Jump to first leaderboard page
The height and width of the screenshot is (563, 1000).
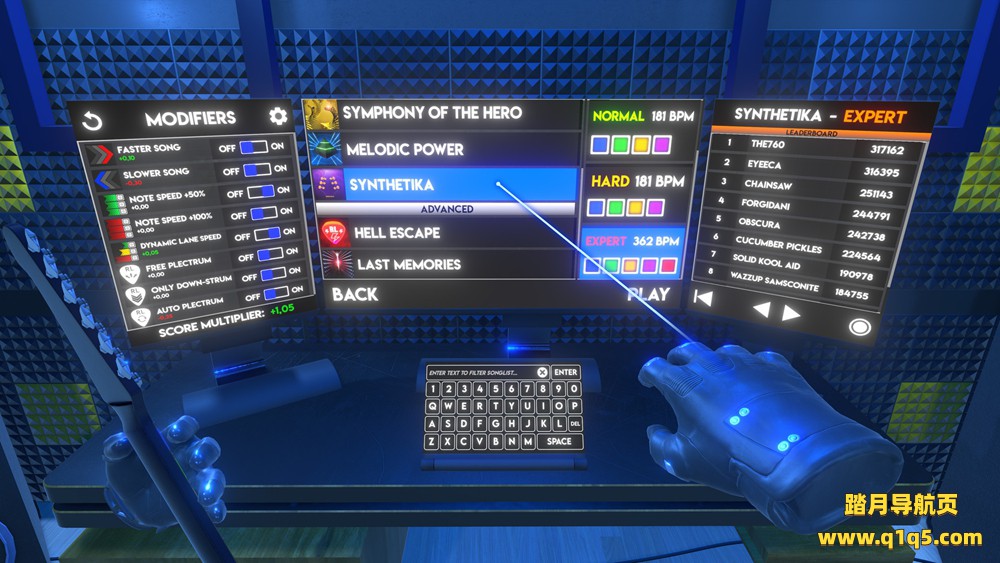pyautogui.click(x=704, y=296)
